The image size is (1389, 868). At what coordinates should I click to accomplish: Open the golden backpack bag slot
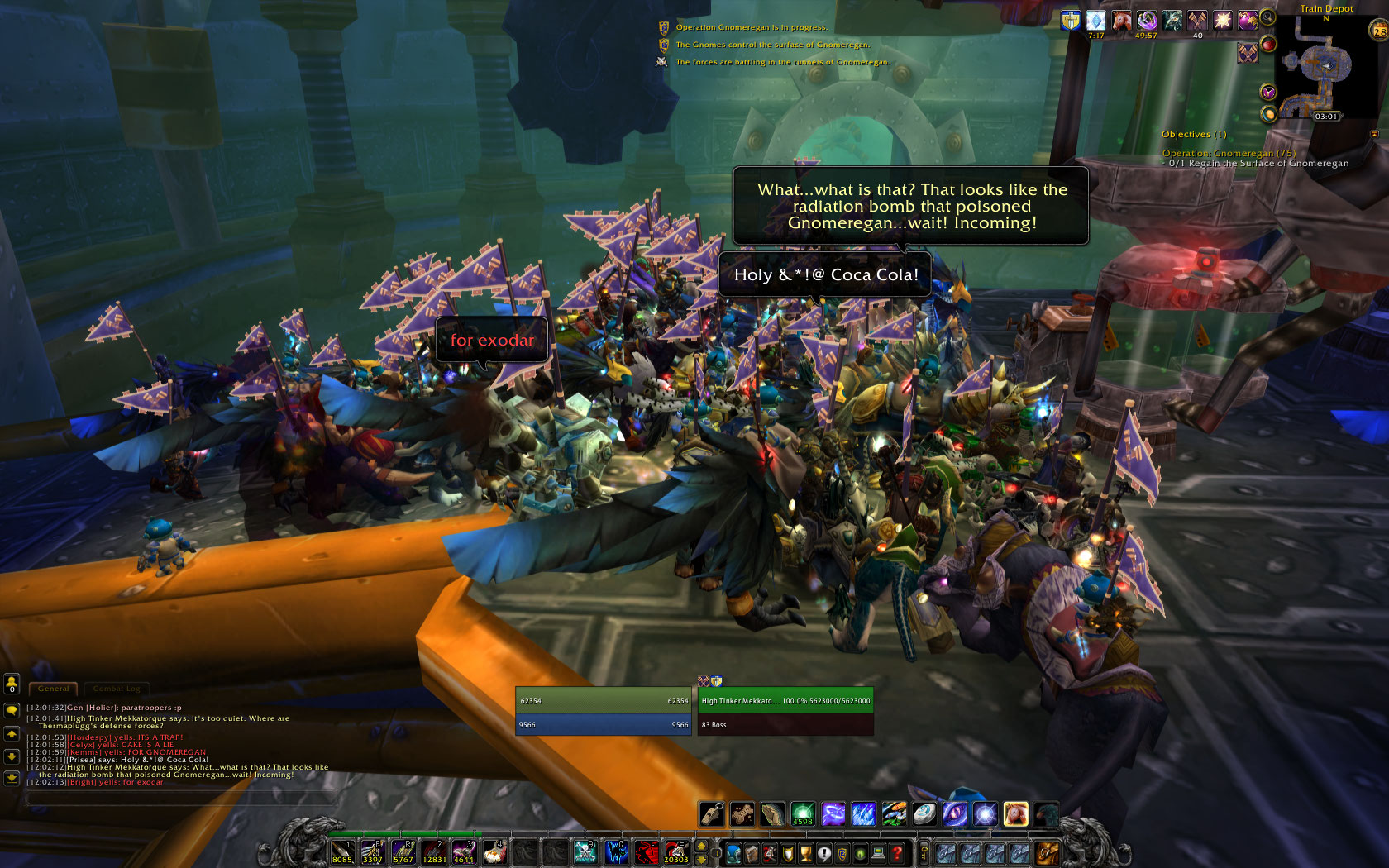(1048, 852)
